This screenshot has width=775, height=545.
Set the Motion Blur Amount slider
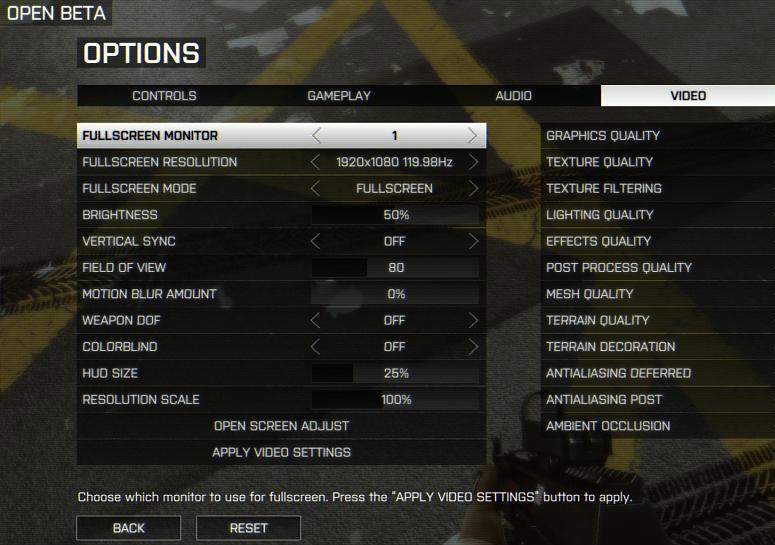395,294
